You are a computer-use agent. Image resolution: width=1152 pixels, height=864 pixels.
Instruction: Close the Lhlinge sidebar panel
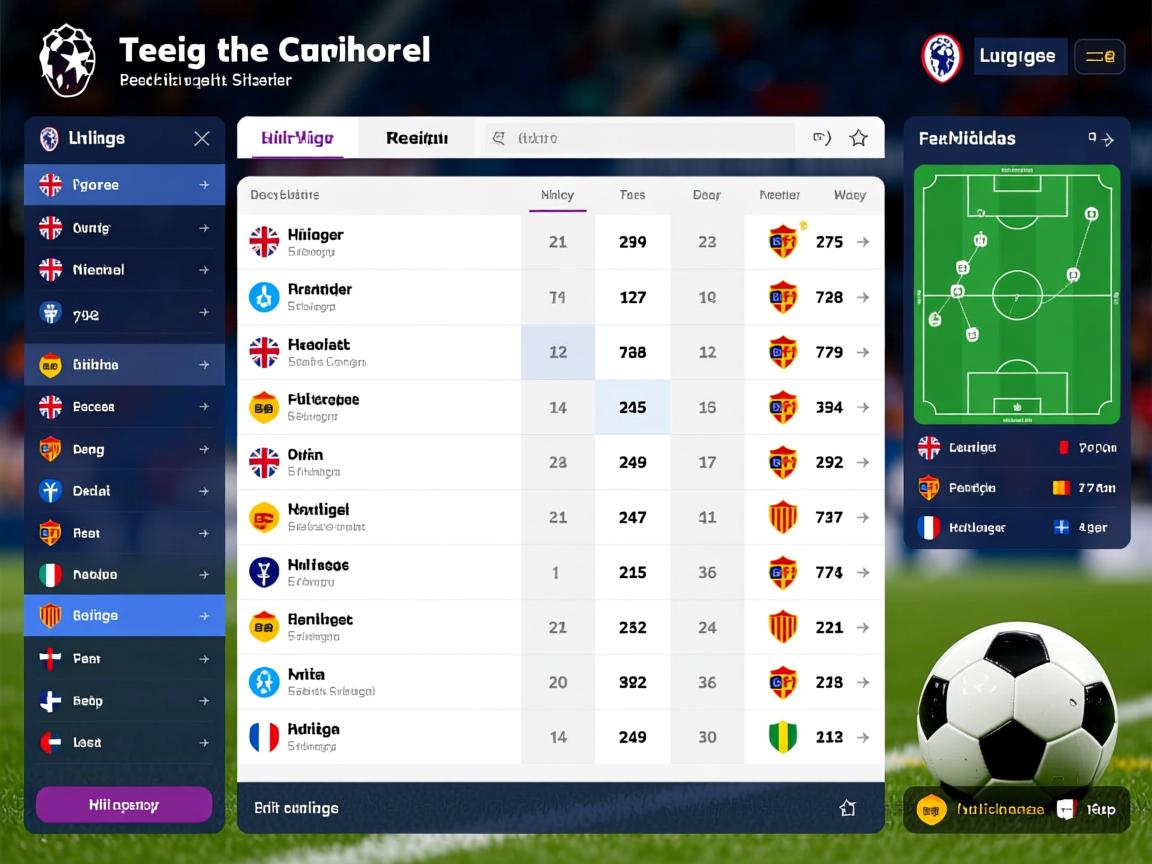[202, 139]
